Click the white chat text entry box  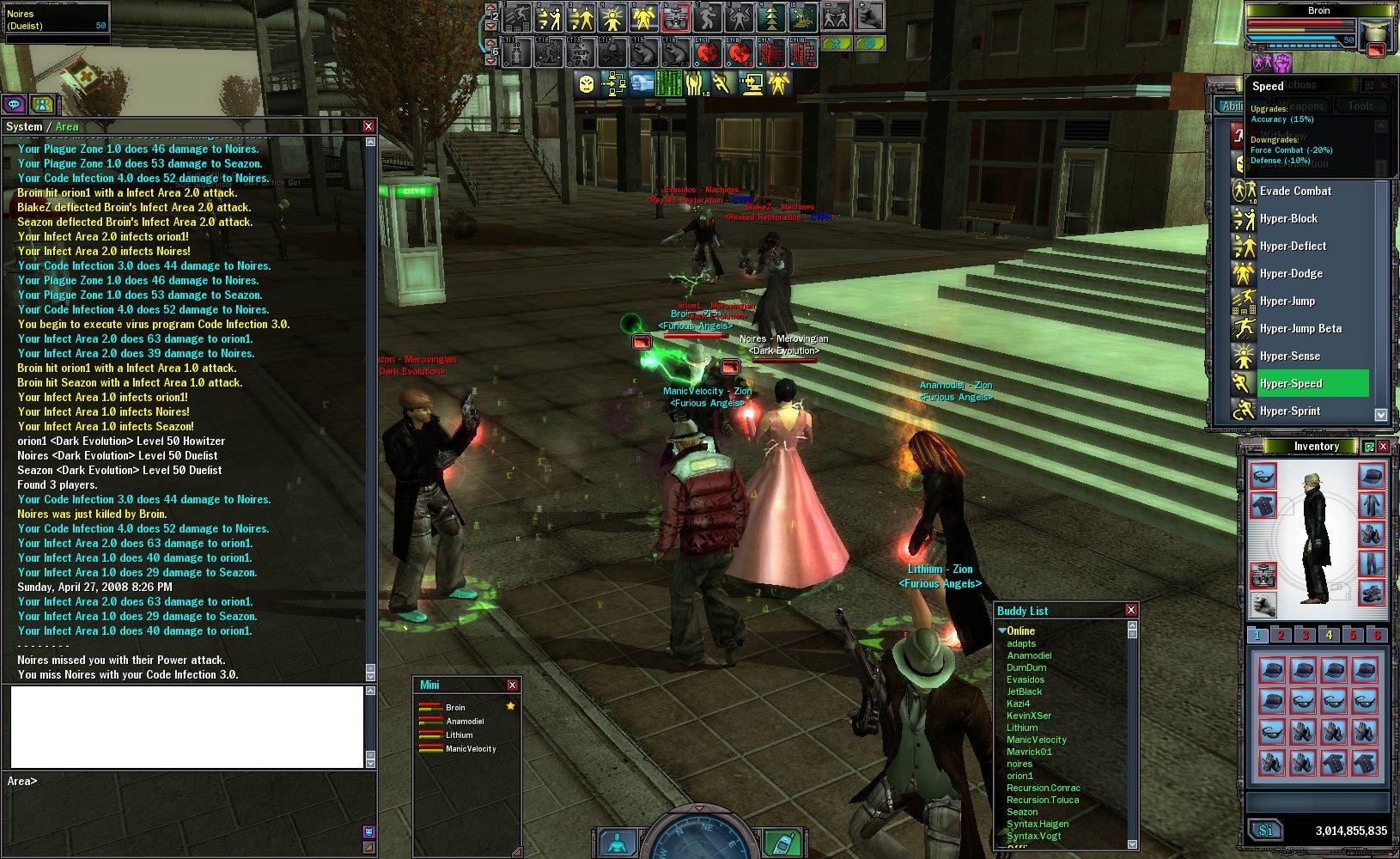tap(186, 726)
